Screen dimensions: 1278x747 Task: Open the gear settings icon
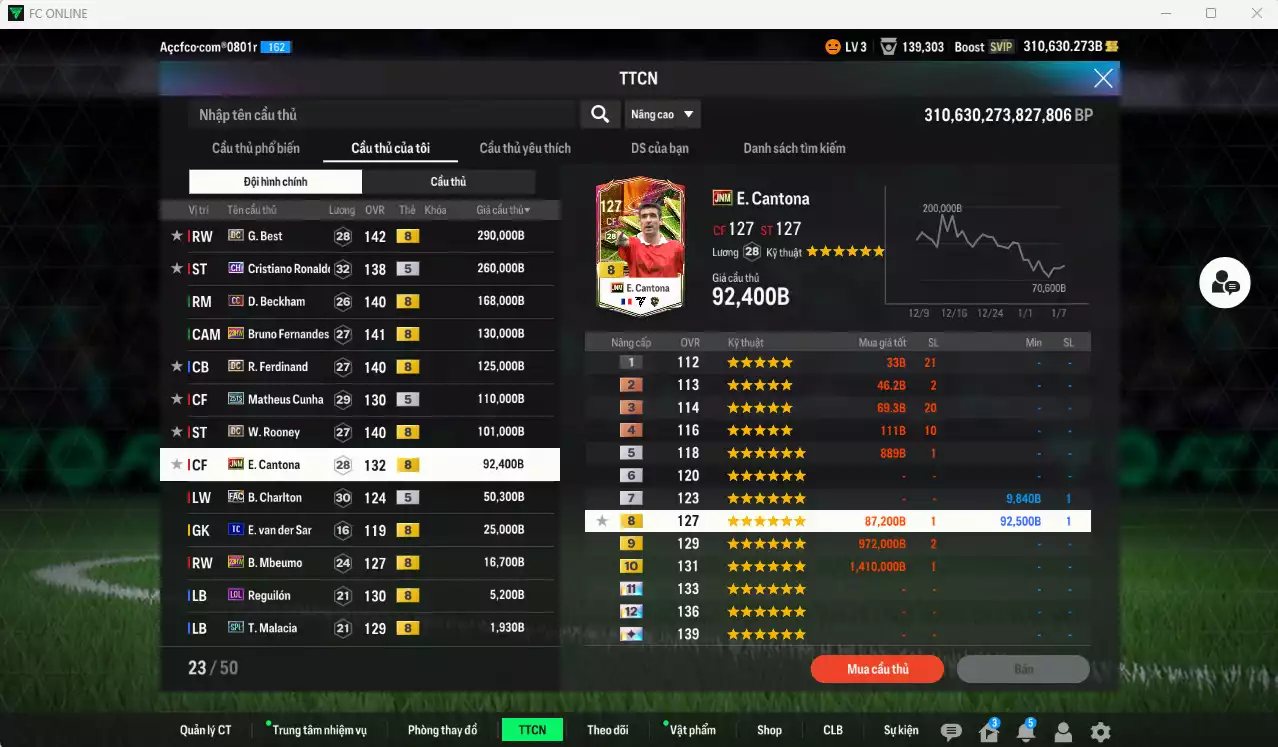point(1100,732)
